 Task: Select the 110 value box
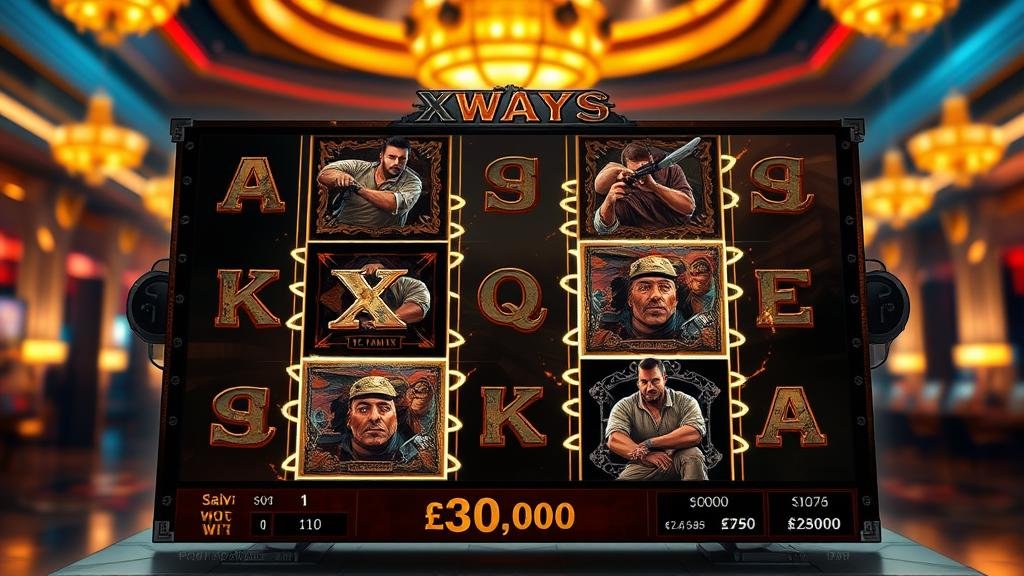pyautogui.click(x=310, y=523)
